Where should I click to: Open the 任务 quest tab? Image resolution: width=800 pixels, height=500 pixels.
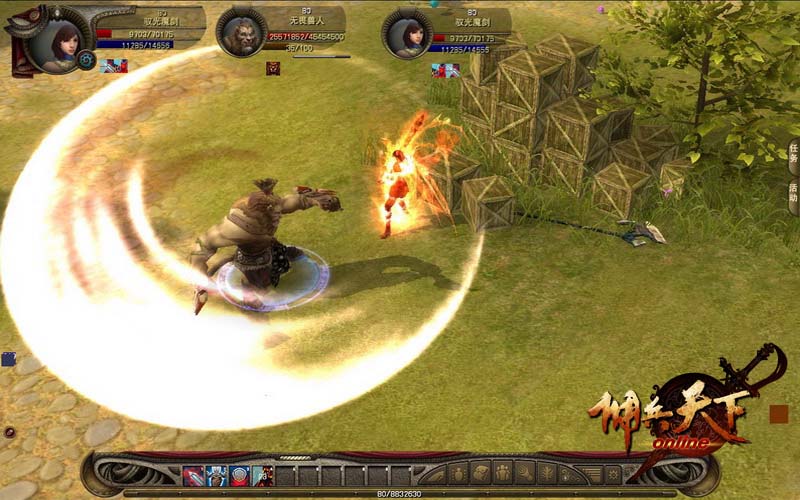point(793,157)
